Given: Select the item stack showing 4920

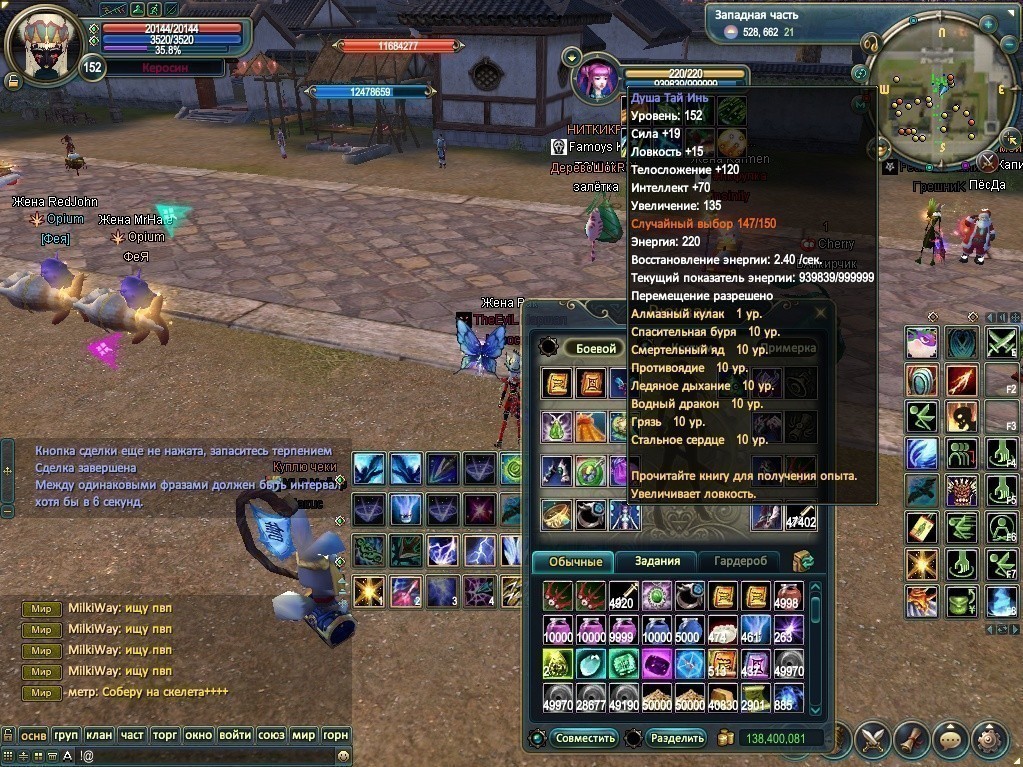Looking at the screenshot, I should [624, 596].
